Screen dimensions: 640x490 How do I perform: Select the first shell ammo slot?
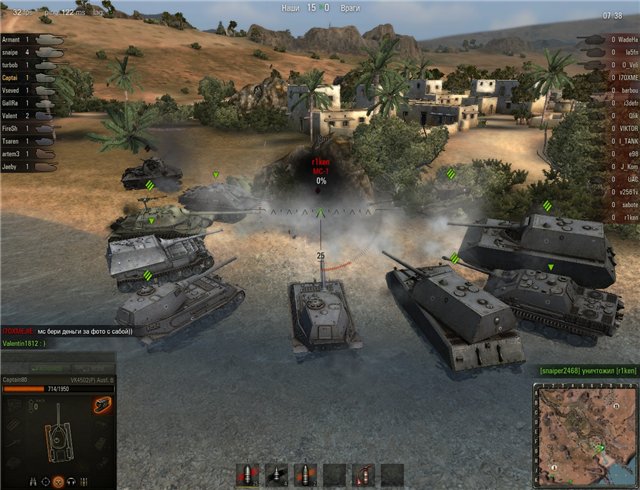coord(249,473)
